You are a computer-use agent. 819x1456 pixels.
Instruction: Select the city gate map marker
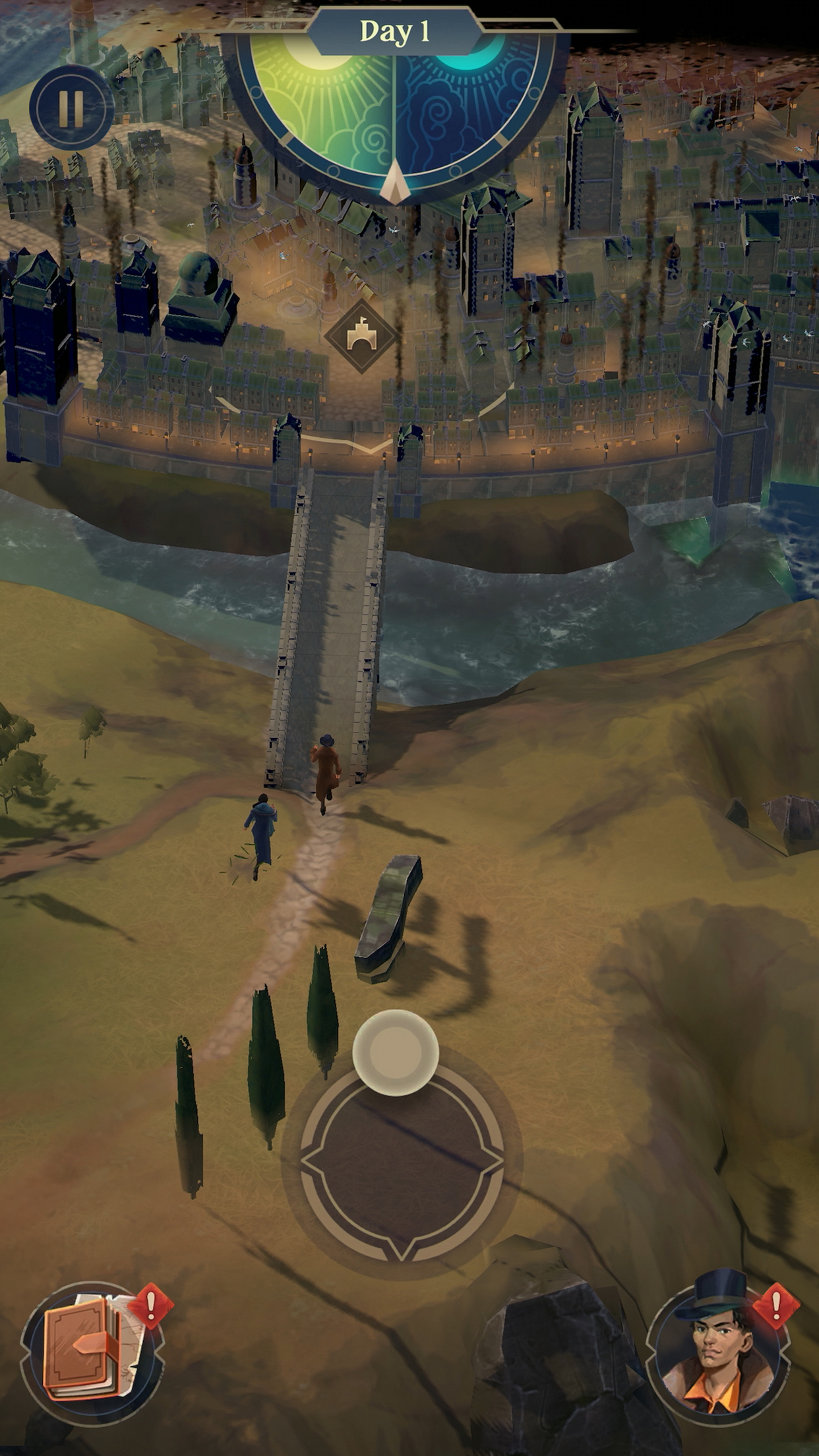click(x=361, y=337)
